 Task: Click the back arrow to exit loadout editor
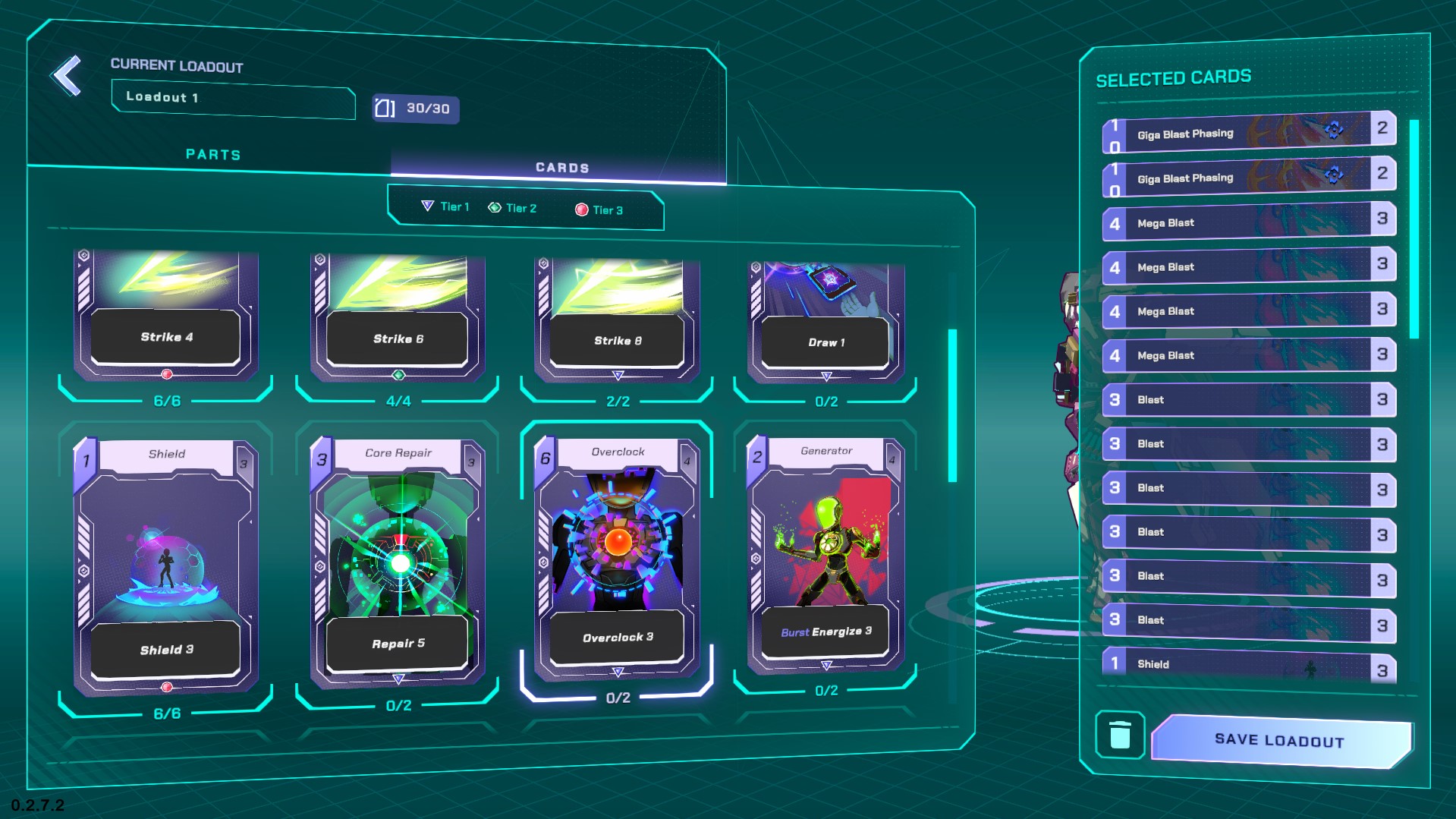(x=67, y=75)
